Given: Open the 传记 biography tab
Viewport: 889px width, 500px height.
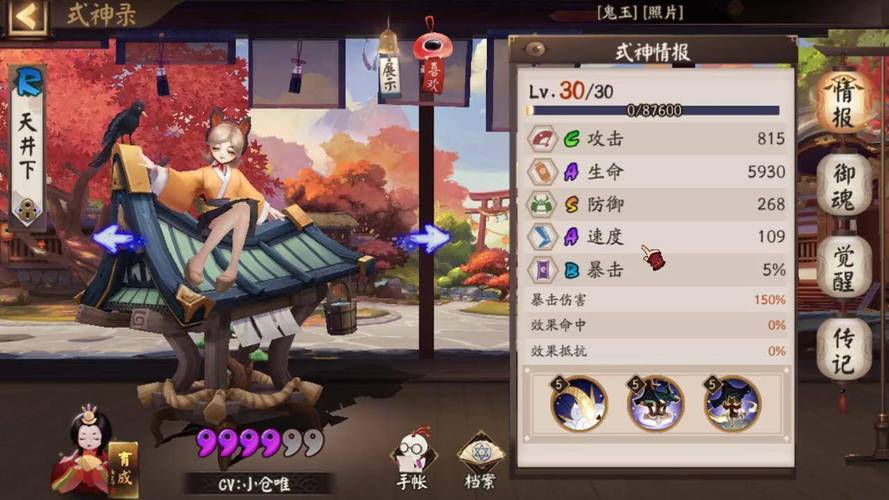Looking at the screenshot, I should (x=843, y=349).
